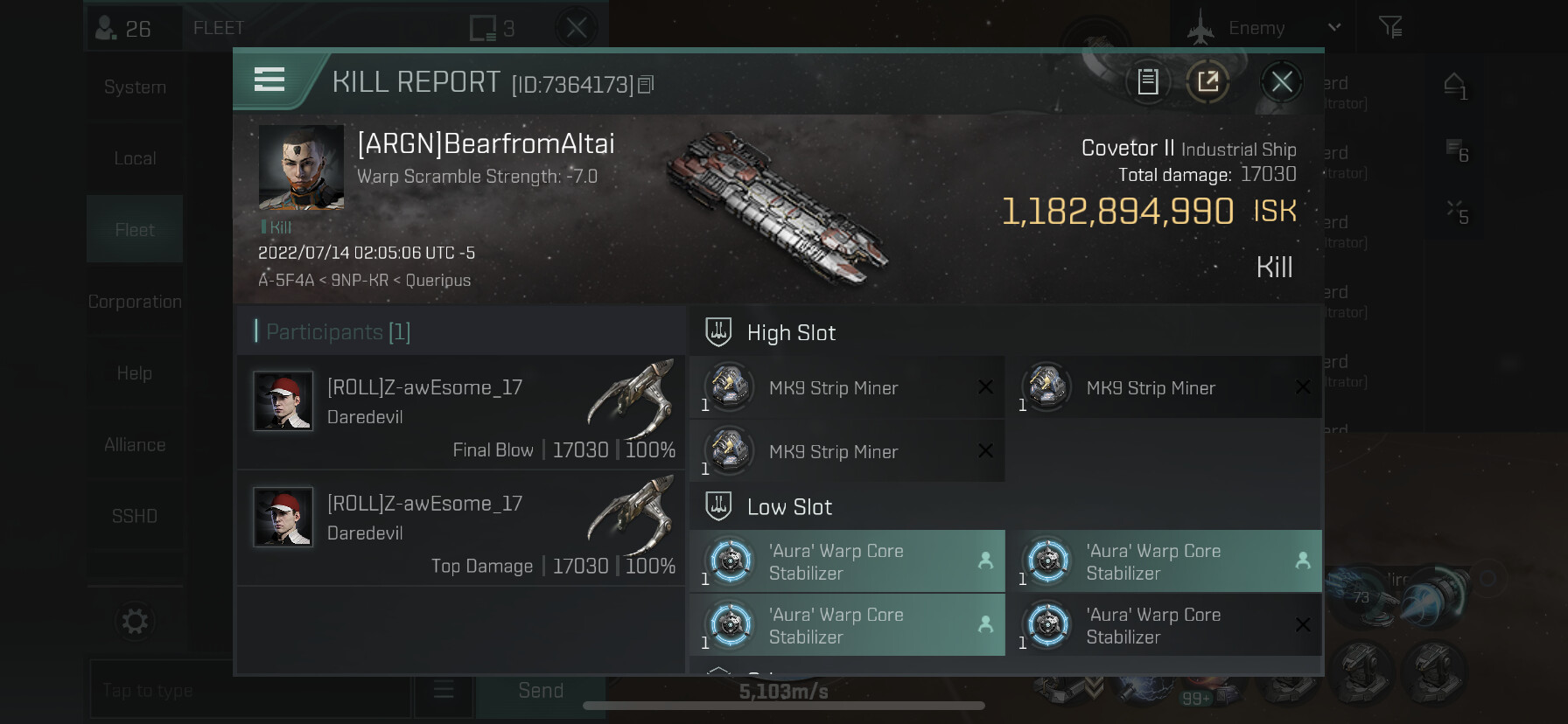Send the chat message
Screen dimensions: 1568x724
tap(540, 691)
